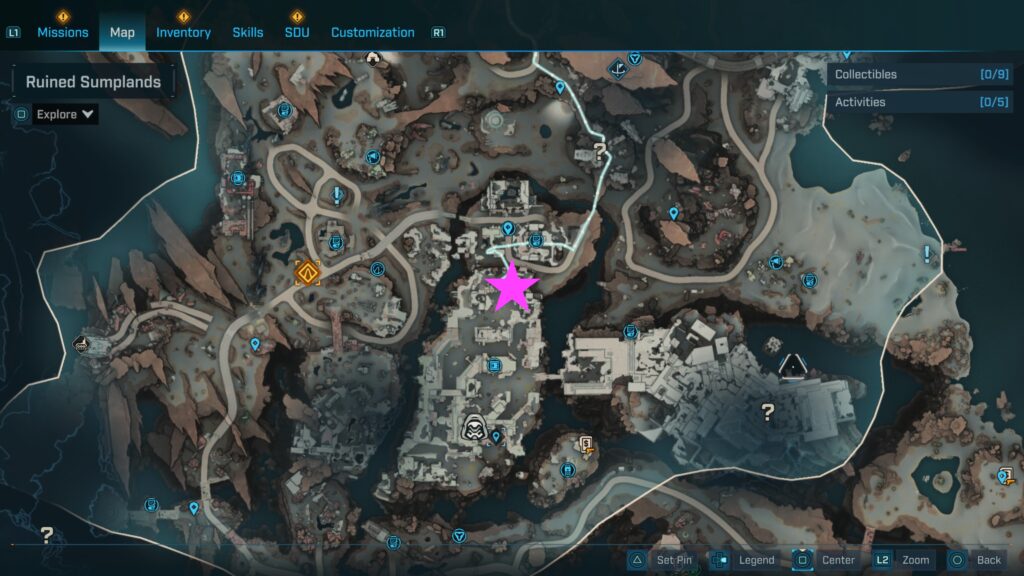Expand the Explore dropdown
The width and height of the screenshot is (1024, 576).
point(65,114)
